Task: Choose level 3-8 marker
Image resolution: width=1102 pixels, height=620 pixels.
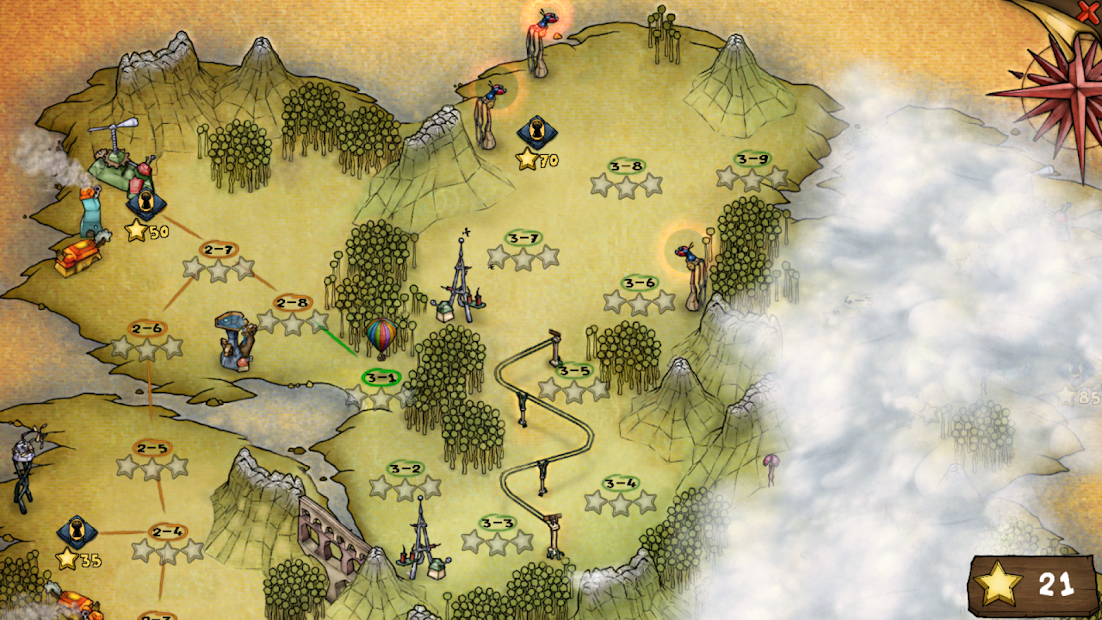Action: coord(626,167)
